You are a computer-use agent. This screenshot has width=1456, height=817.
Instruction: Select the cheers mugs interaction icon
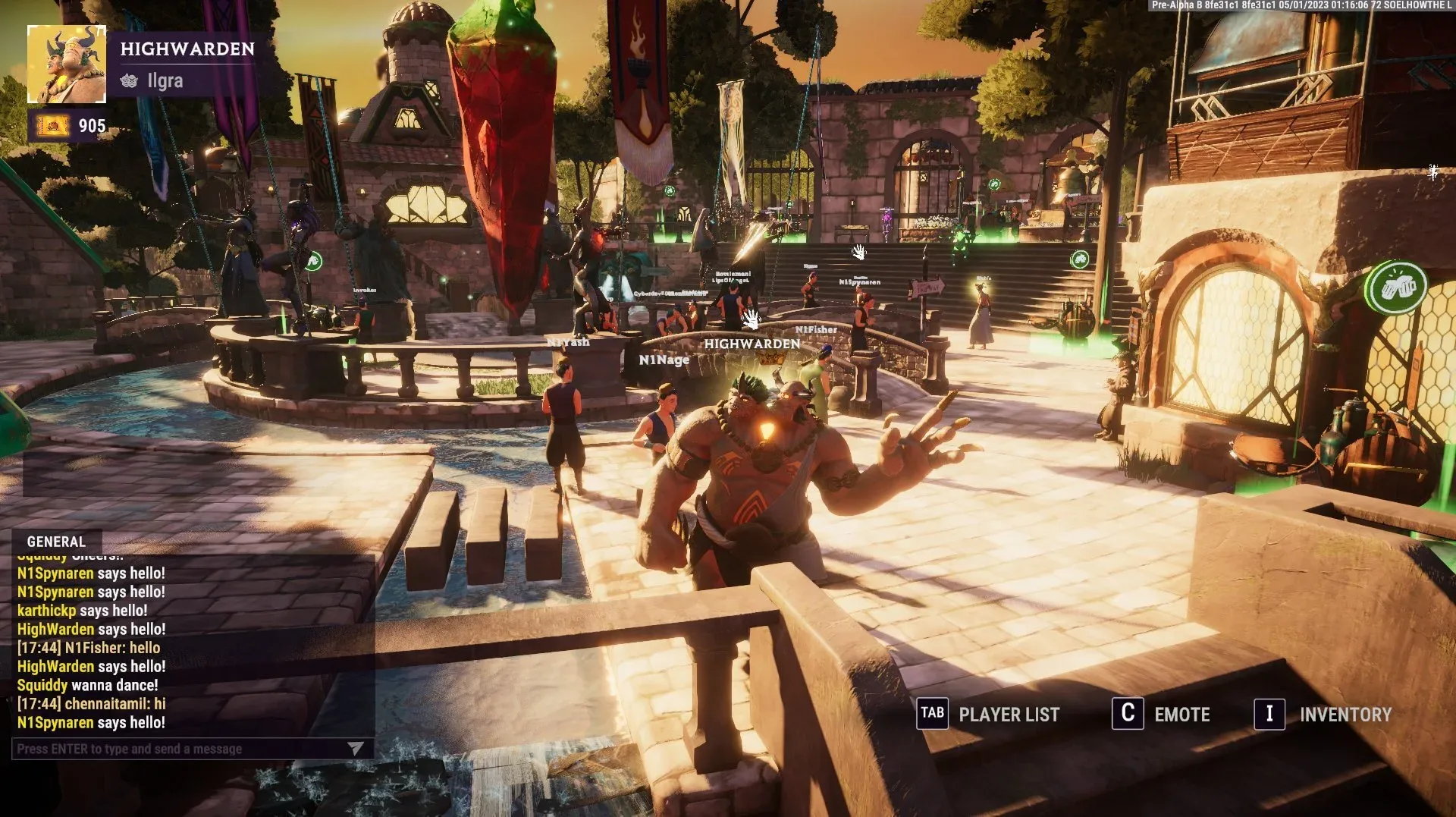tap(1395, 288)
